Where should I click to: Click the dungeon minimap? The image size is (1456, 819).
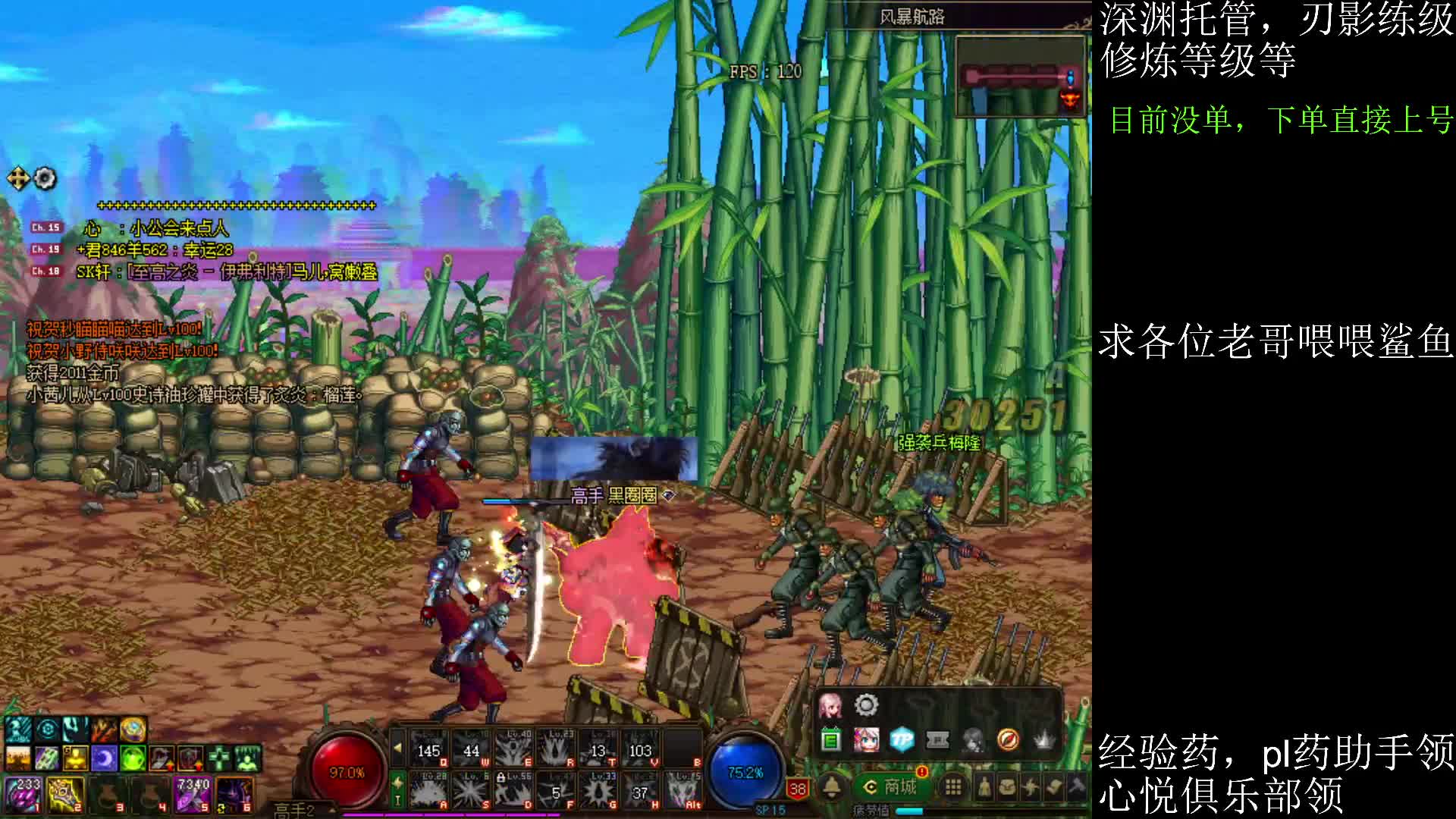click(x=1020, y=77)
